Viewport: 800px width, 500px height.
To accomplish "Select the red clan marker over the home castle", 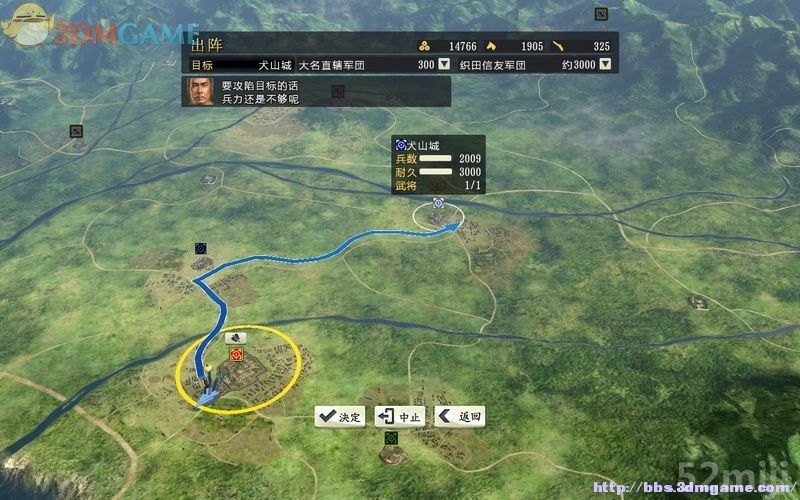I will pos(238,354).
